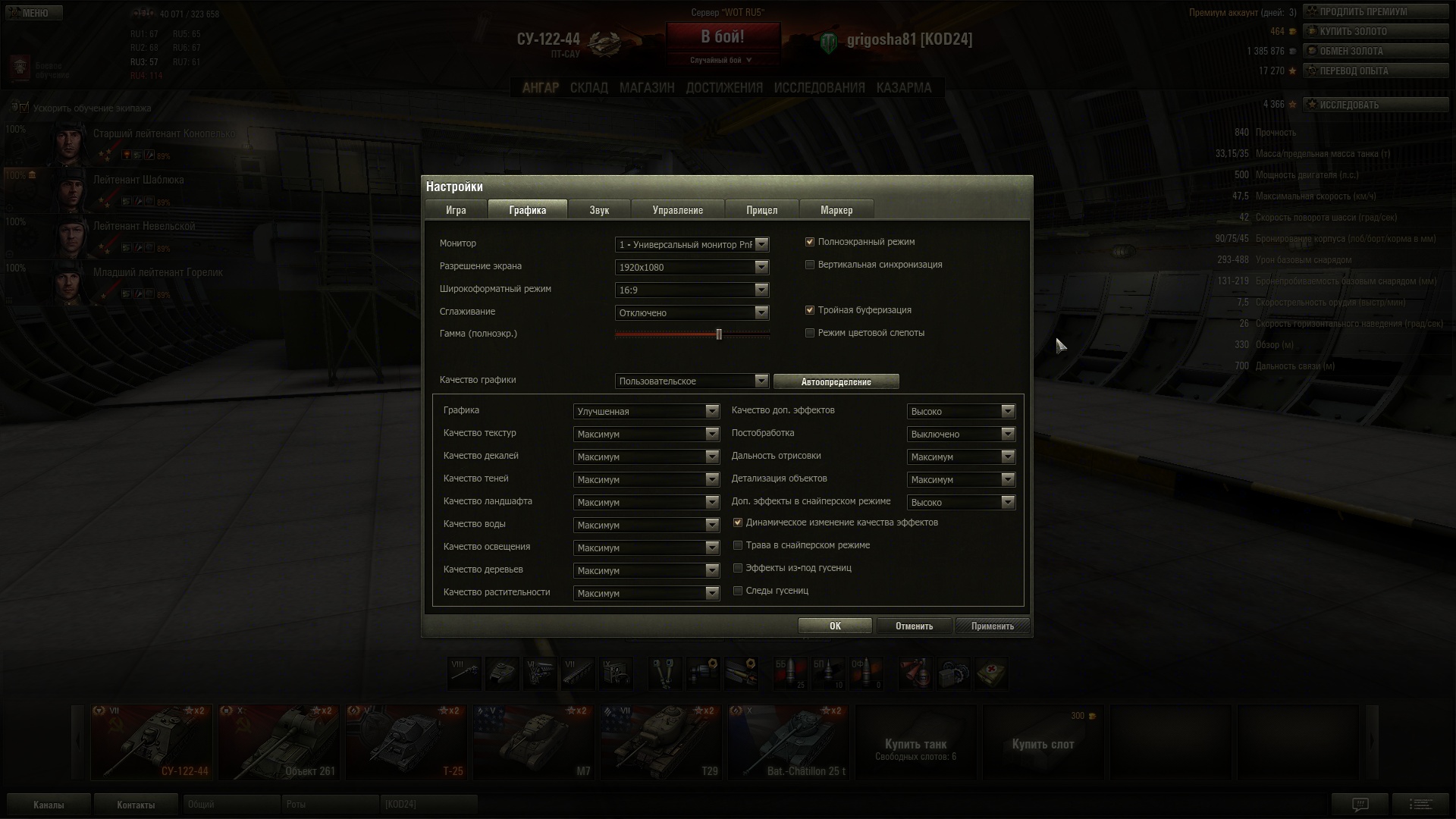Click the Автоопределение button
Image resolution: width=1456 pixels, height=819 pixels.
coord(836,381)
